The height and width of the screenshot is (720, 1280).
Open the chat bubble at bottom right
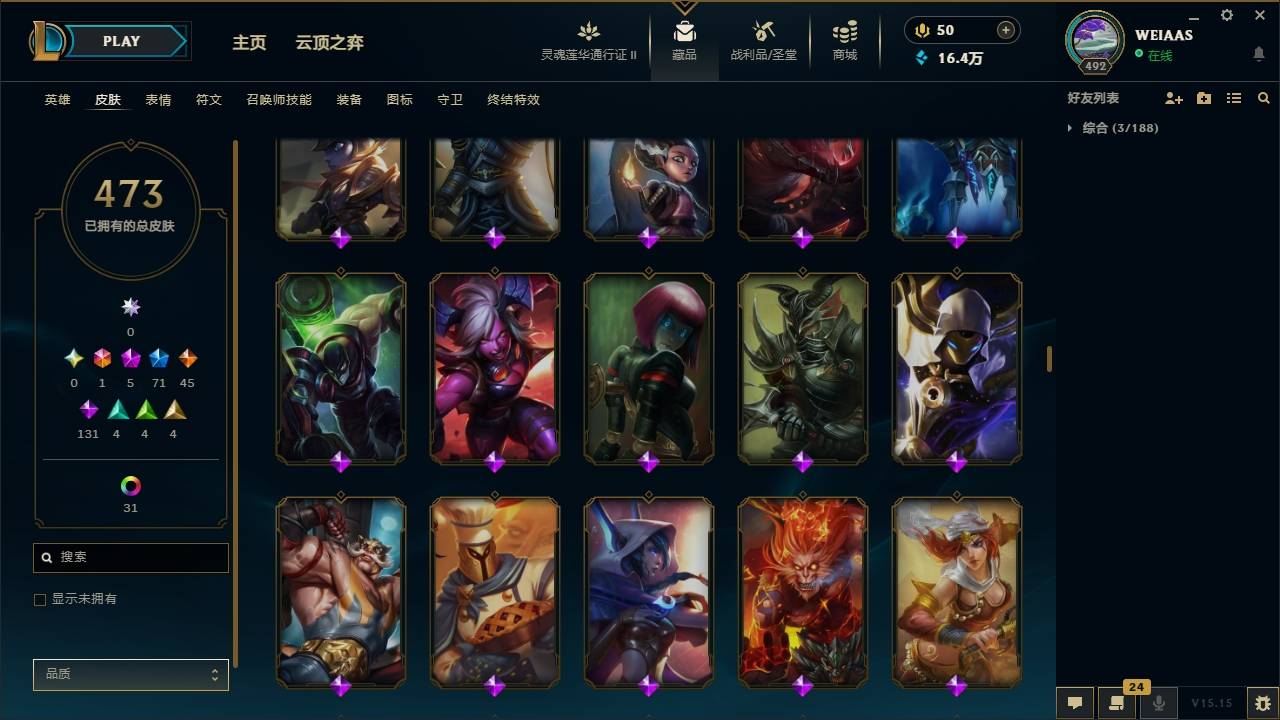[1074, 703]
